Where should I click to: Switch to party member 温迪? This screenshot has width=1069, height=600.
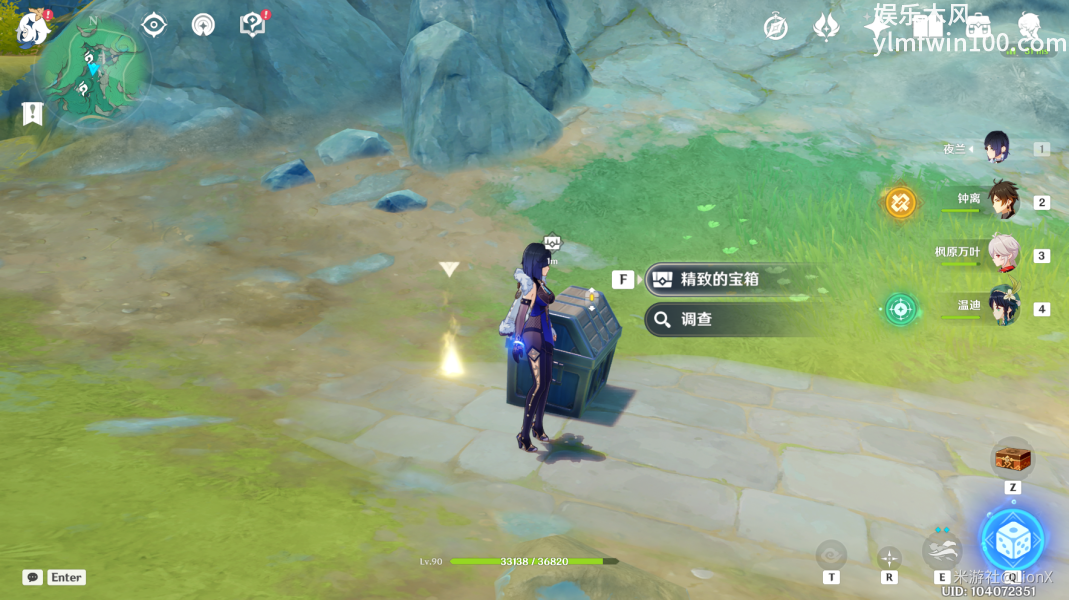tap(1002, 306)
